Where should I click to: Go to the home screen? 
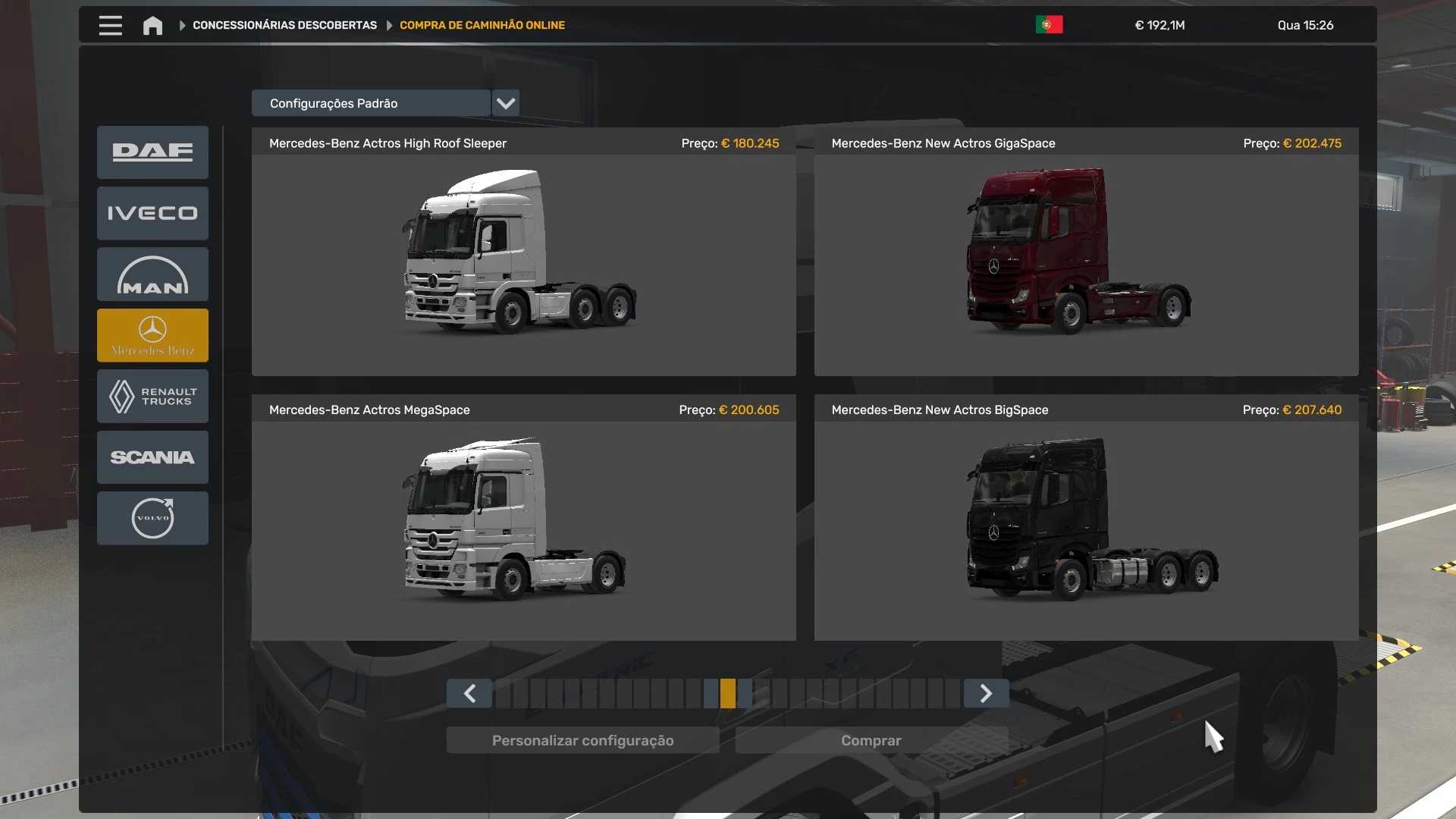(152, 26)
